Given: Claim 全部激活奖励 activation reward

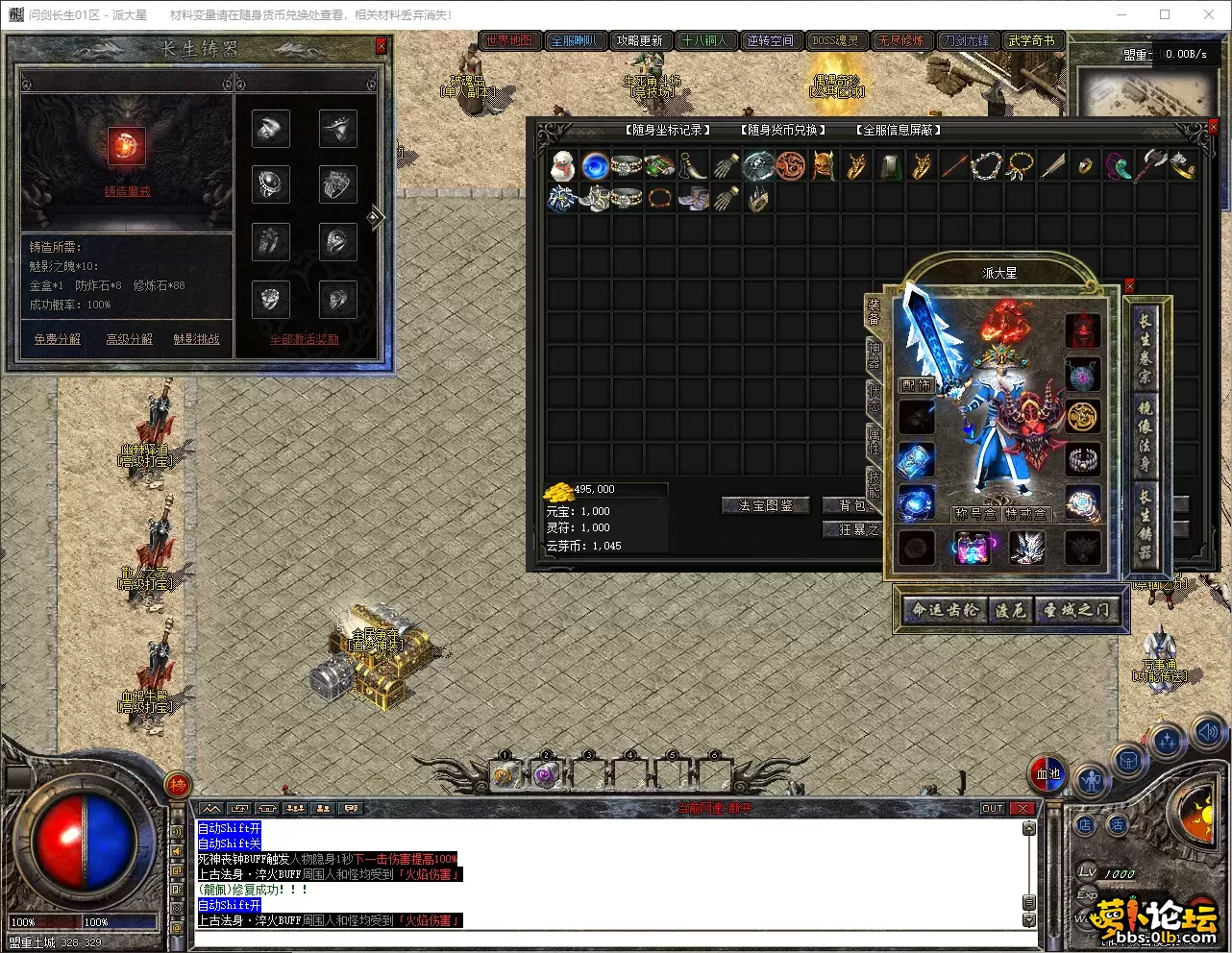Looking at the screenshot, I should tap(304, 339).
